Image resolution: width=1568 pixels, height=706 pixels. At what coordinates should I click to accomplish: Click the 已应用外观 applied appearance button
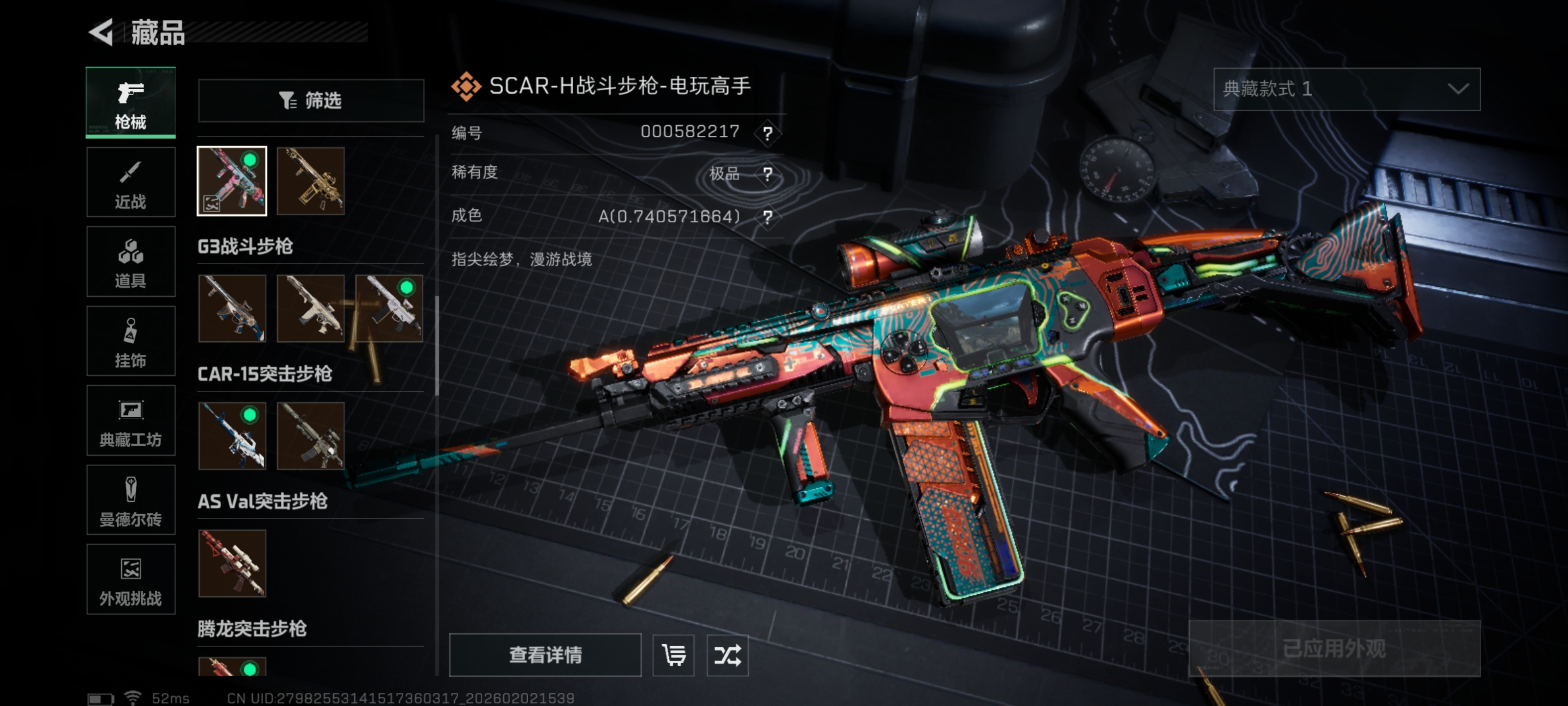(x=1334, y=649)
